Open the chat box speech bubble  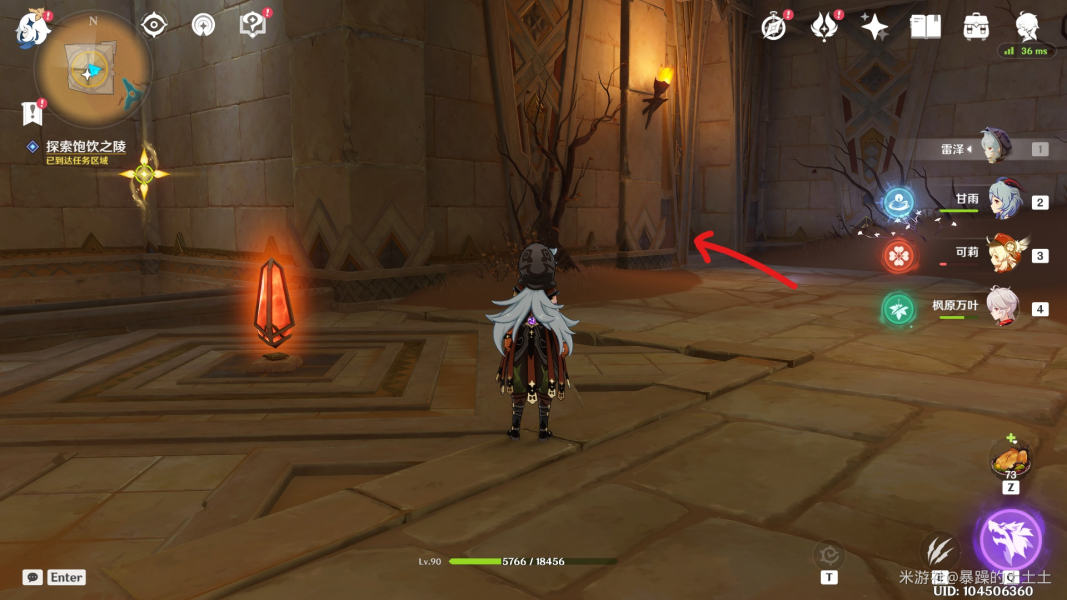33,577
